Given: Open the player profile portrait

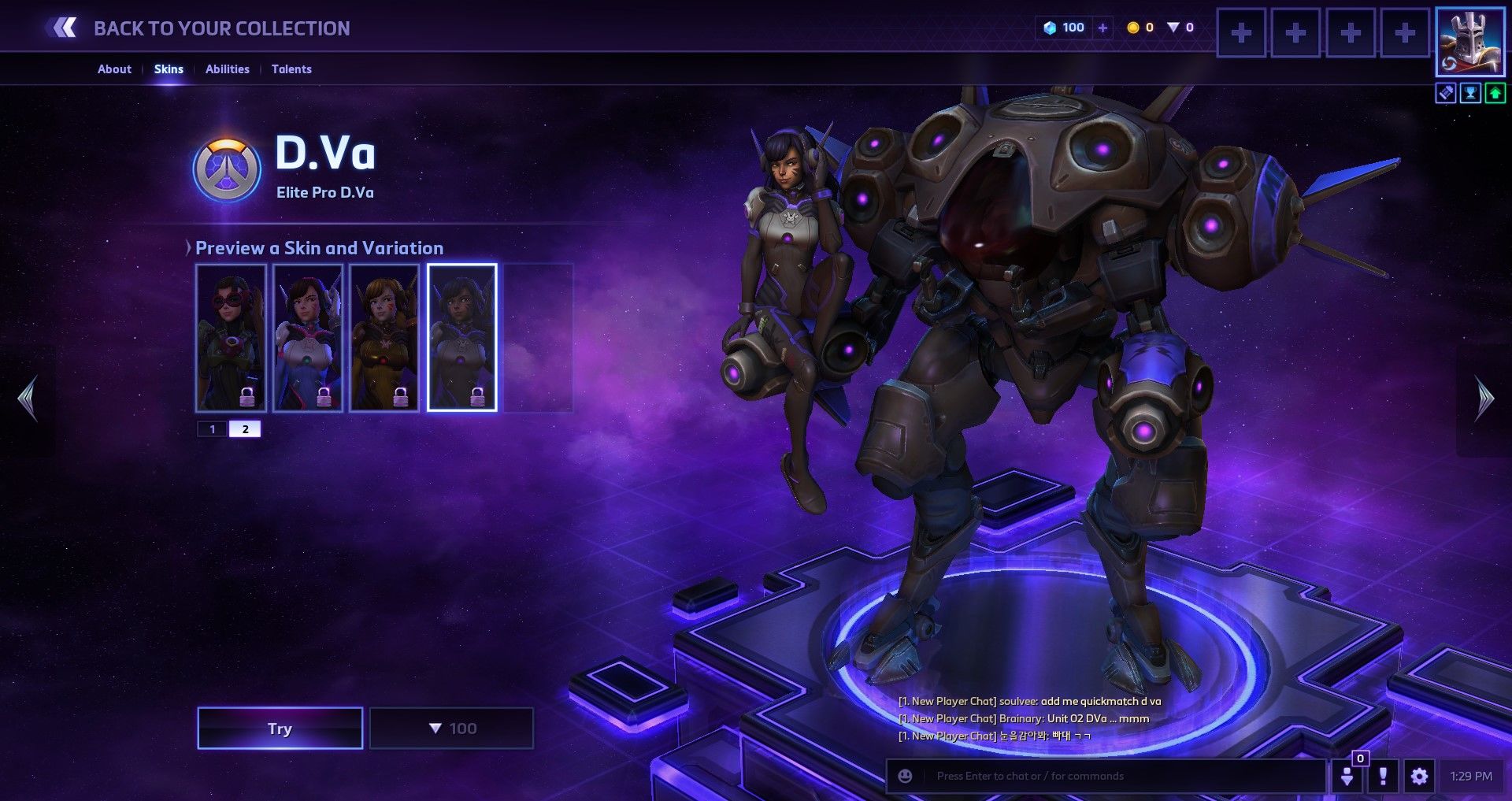Looking at the screenshot, I should (x=1469, y=41).
